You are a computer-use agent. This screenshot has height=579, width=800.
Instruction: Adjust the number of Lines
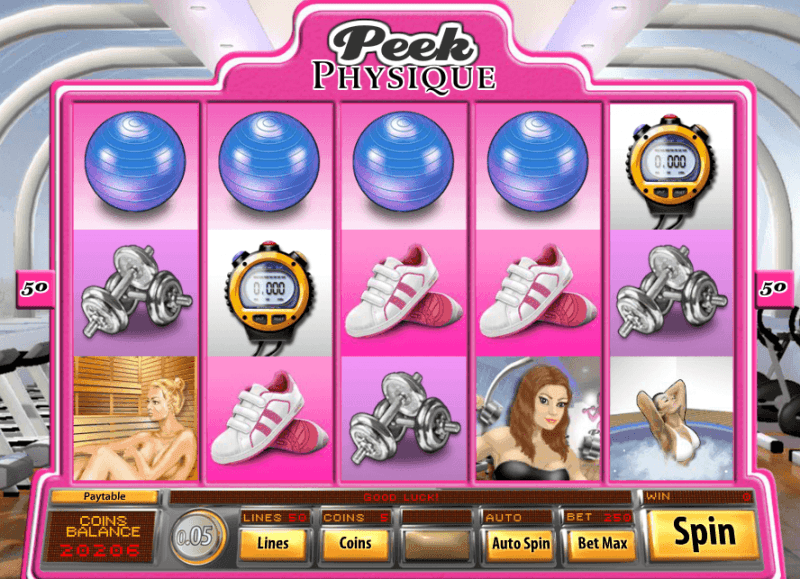tap(272, 543)
